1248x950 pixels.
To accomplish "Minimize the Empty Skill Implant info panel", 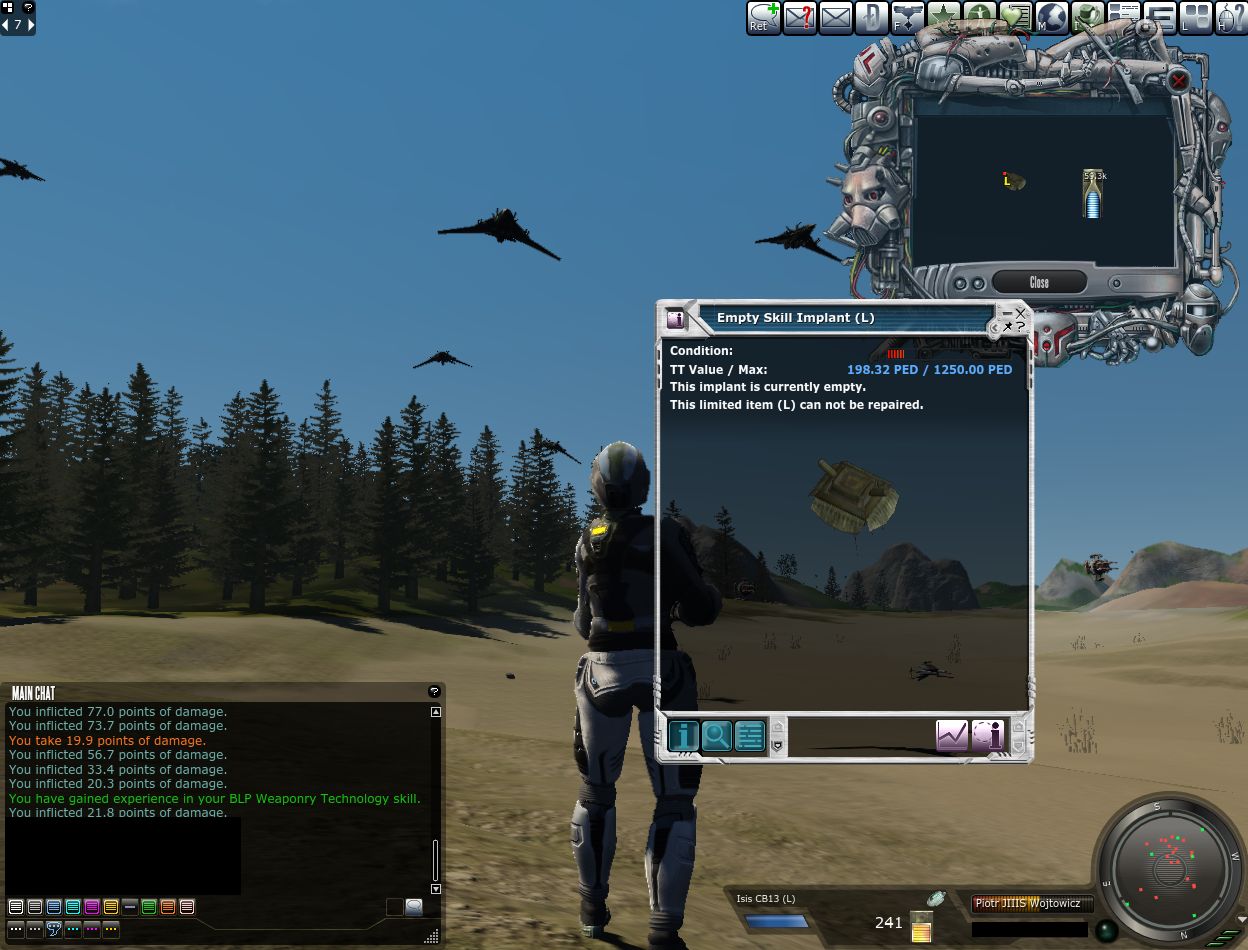I will click(x=1007, y=313).
